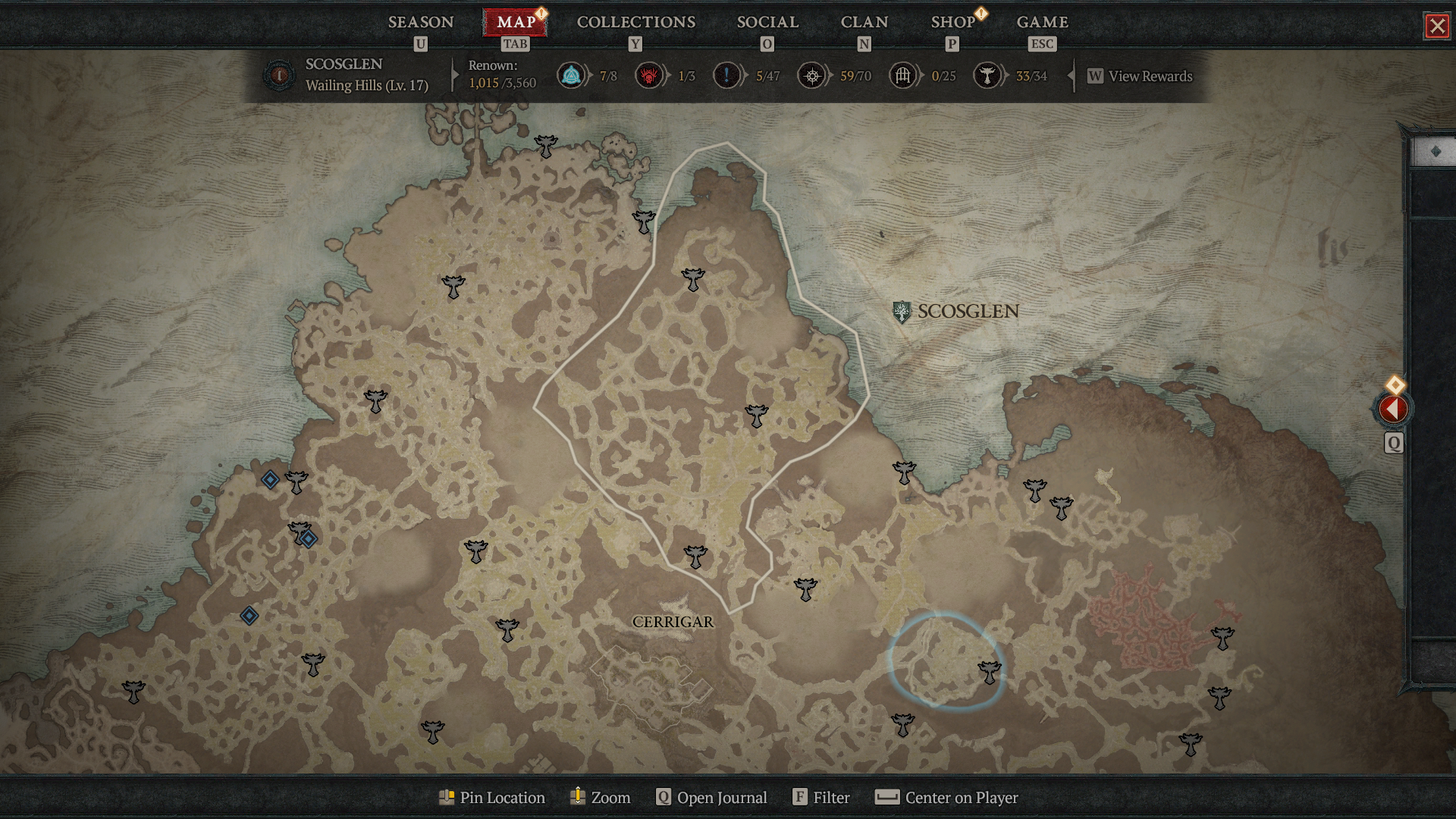Open the side quests renown counter icon
The image size is (1456, 819).
coord(726,76)
